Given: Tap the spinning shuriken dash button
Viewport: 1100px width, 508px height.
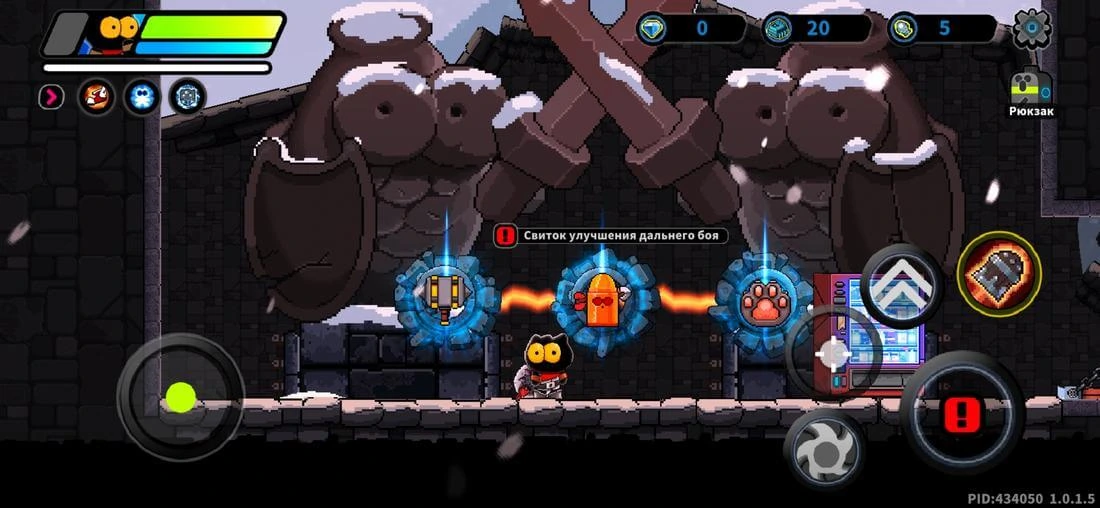Looking at the screenshot, I should (825, 451).
